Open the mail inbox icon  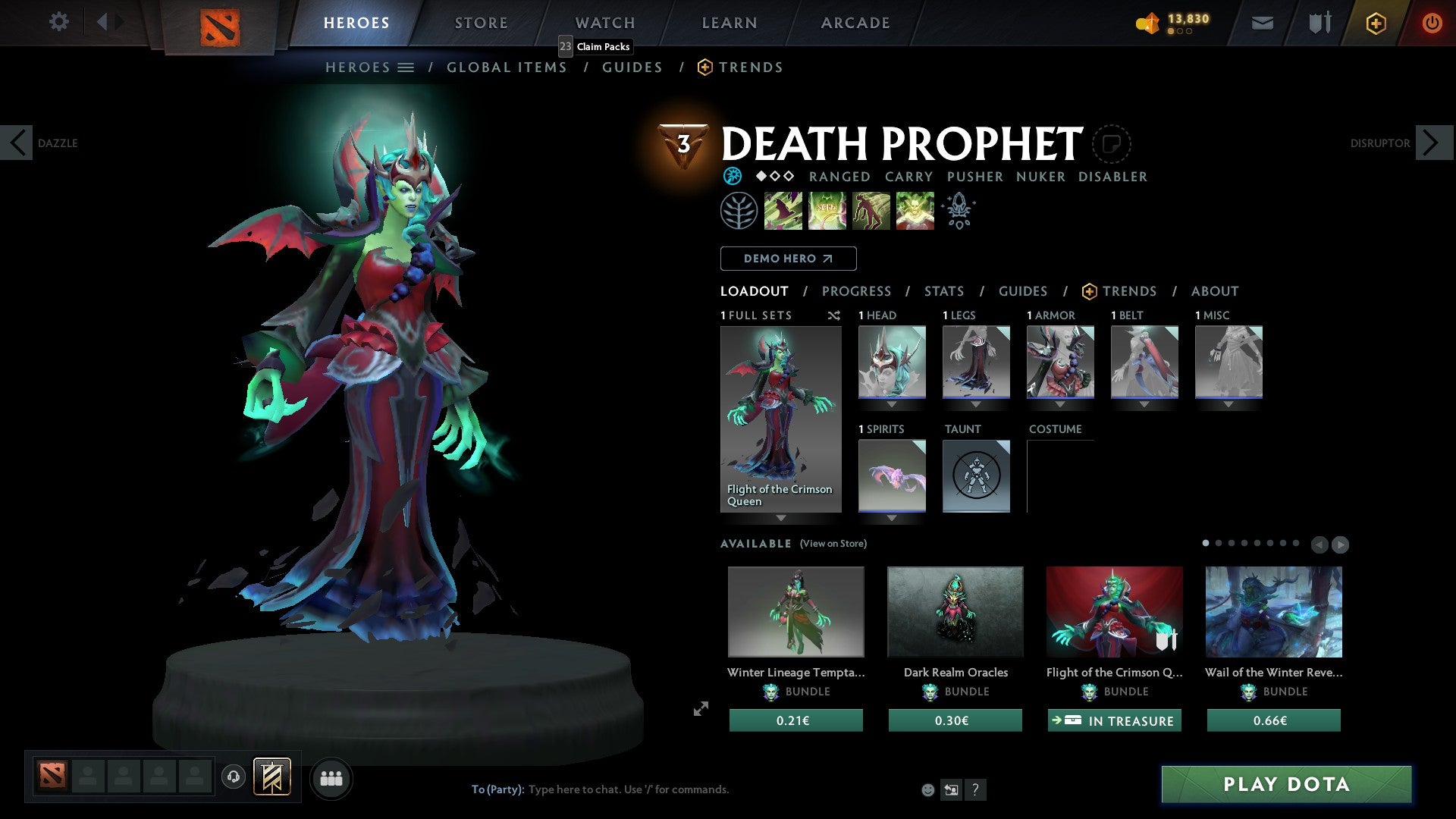[1262, 23]
